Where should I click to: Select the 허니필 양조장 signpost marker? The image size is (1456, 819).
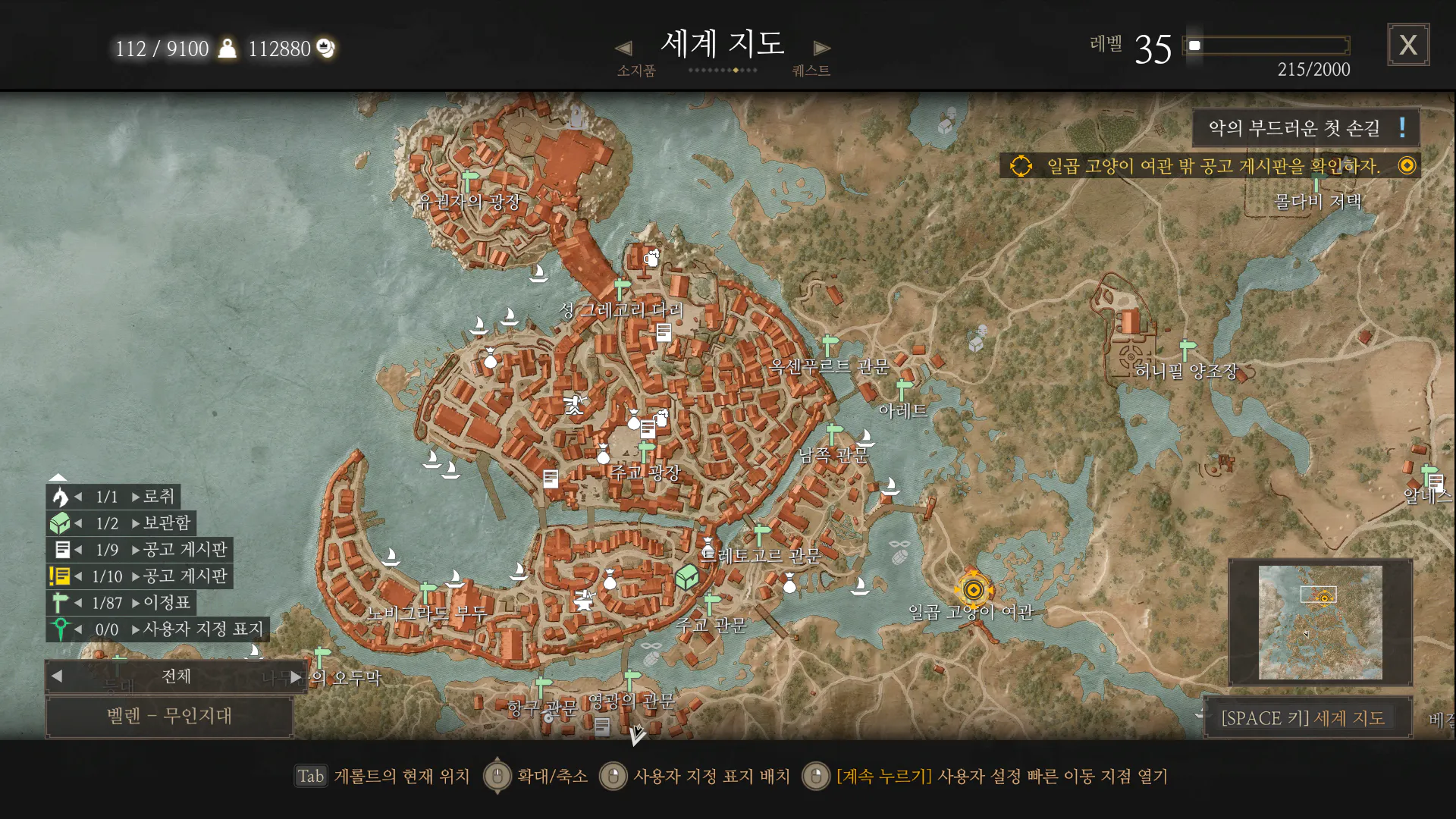point(1187,350)
